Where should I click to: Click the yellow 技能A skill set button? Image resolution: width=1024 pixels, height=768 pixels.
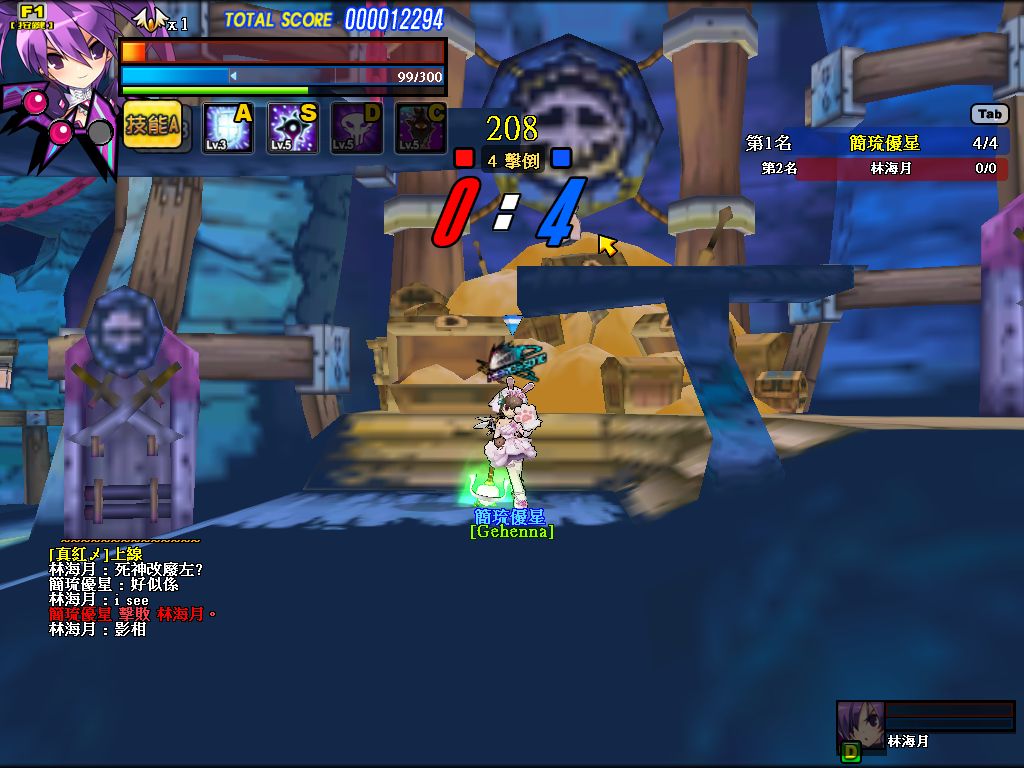152,125
